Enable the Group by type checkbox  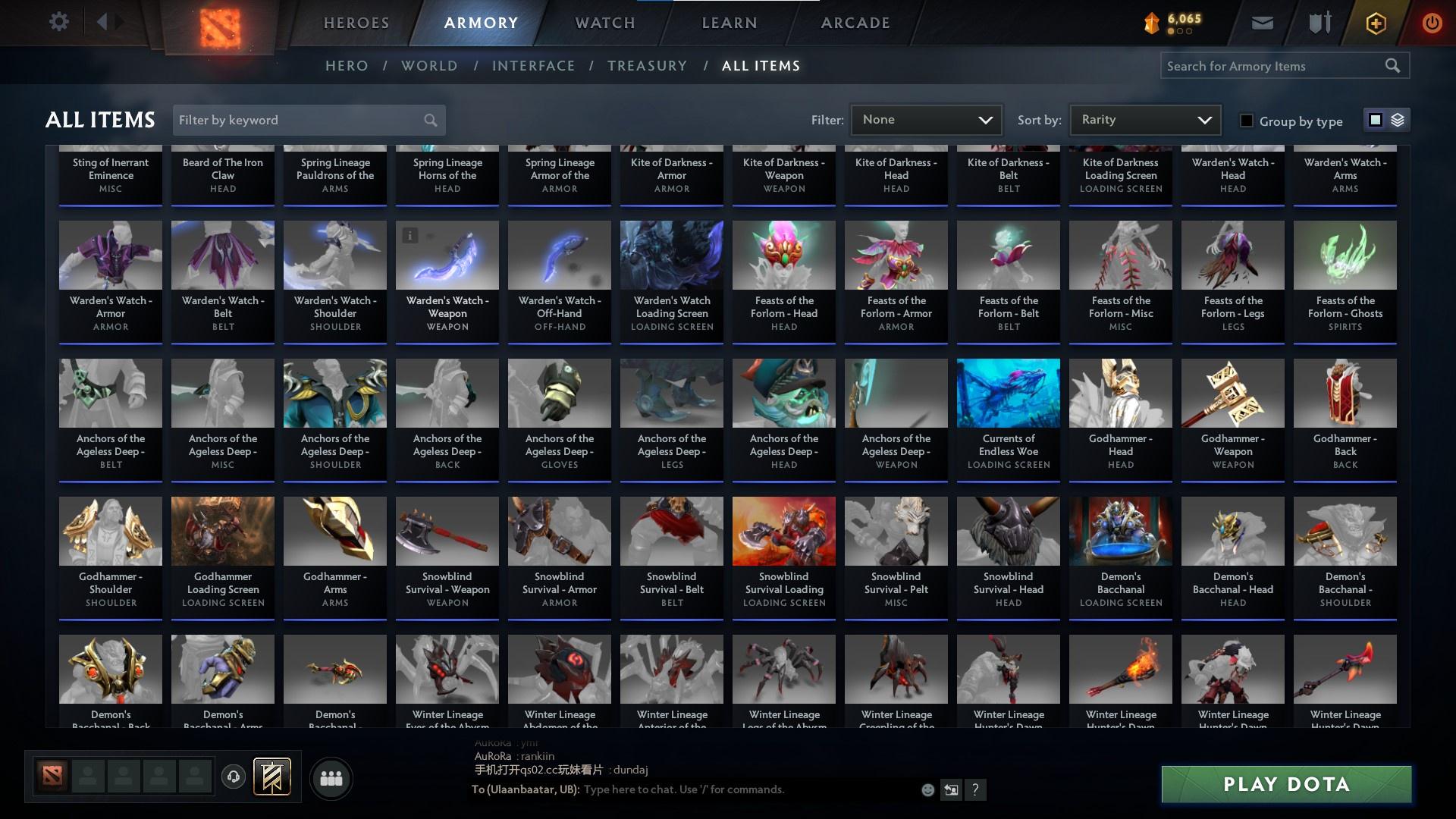[1247, 121]
